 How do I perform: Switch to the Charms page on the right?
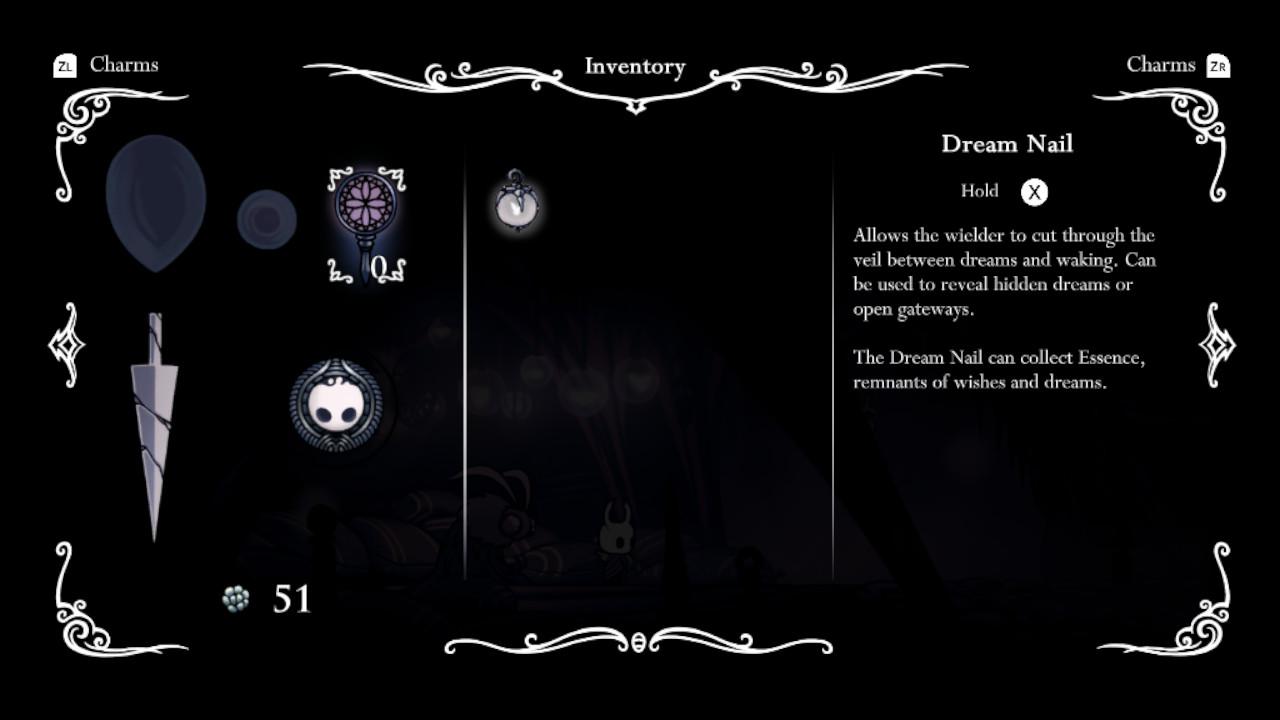pyautogui.click(x=1162, y=65)
